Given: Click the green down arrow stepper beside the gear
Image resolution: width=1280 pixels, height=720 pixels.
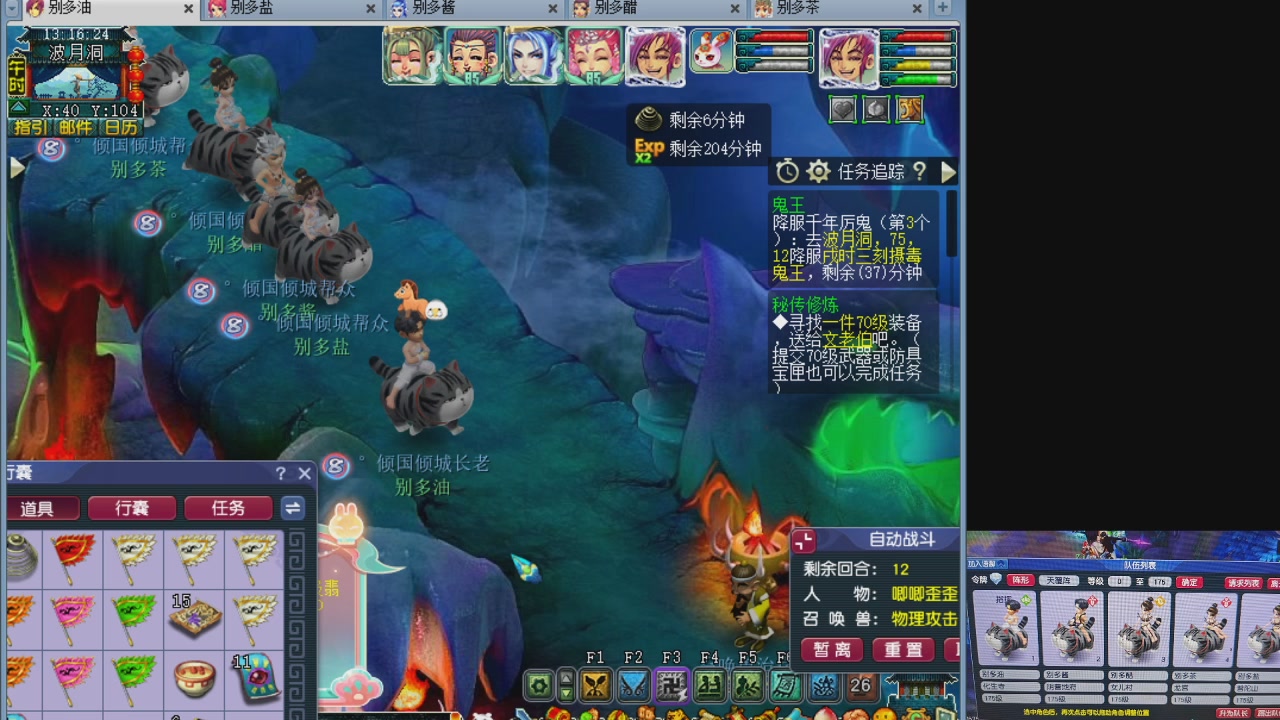Looking at the screenshot, I should point(565,695).
